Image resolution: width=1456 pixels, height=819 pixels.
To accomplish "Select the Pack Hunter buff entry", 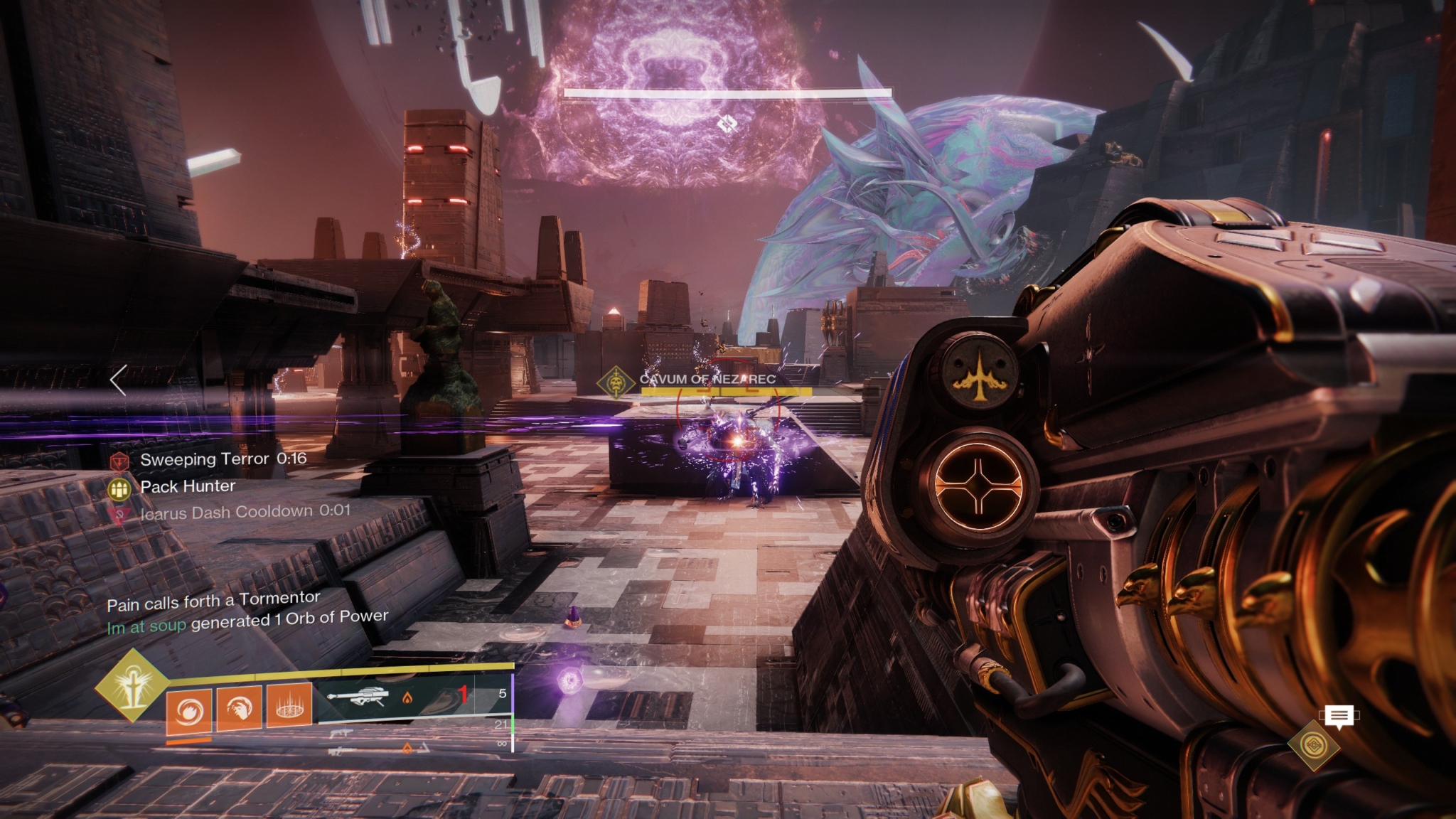I will [x=188, y=486].
